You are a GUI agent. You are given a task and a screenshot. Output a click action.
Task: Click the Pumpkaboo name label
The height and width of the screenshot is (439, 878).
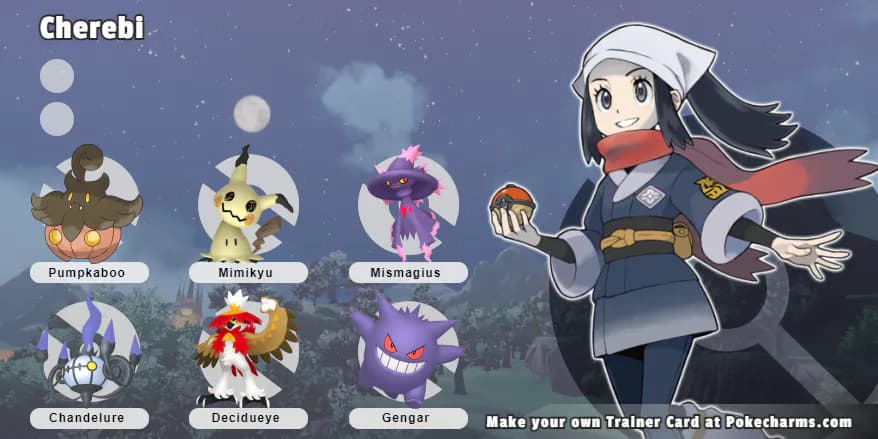(x=89, y=272)
